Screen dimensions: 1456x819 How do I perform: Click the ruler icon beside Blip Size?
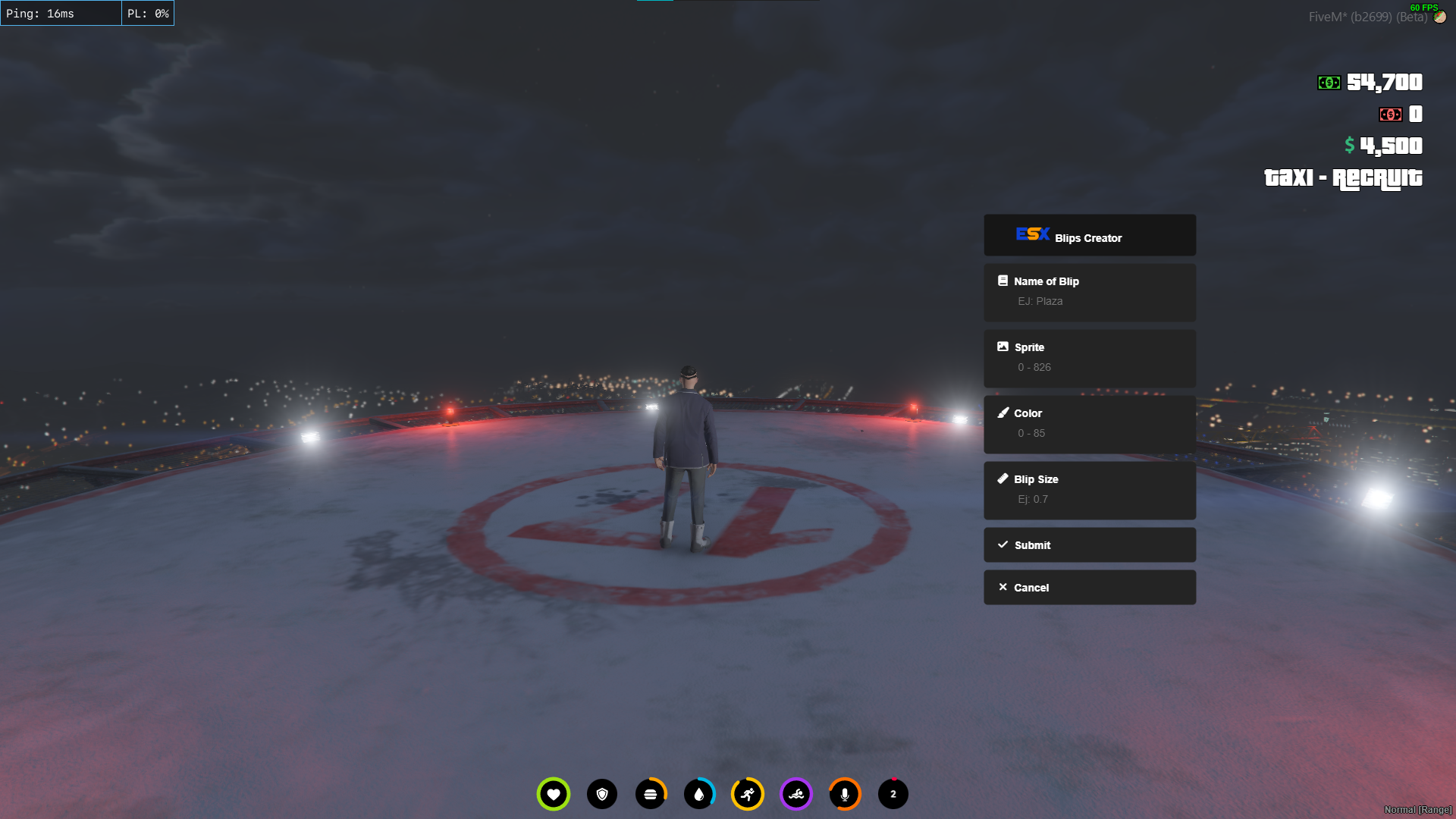pos(1003,479)
